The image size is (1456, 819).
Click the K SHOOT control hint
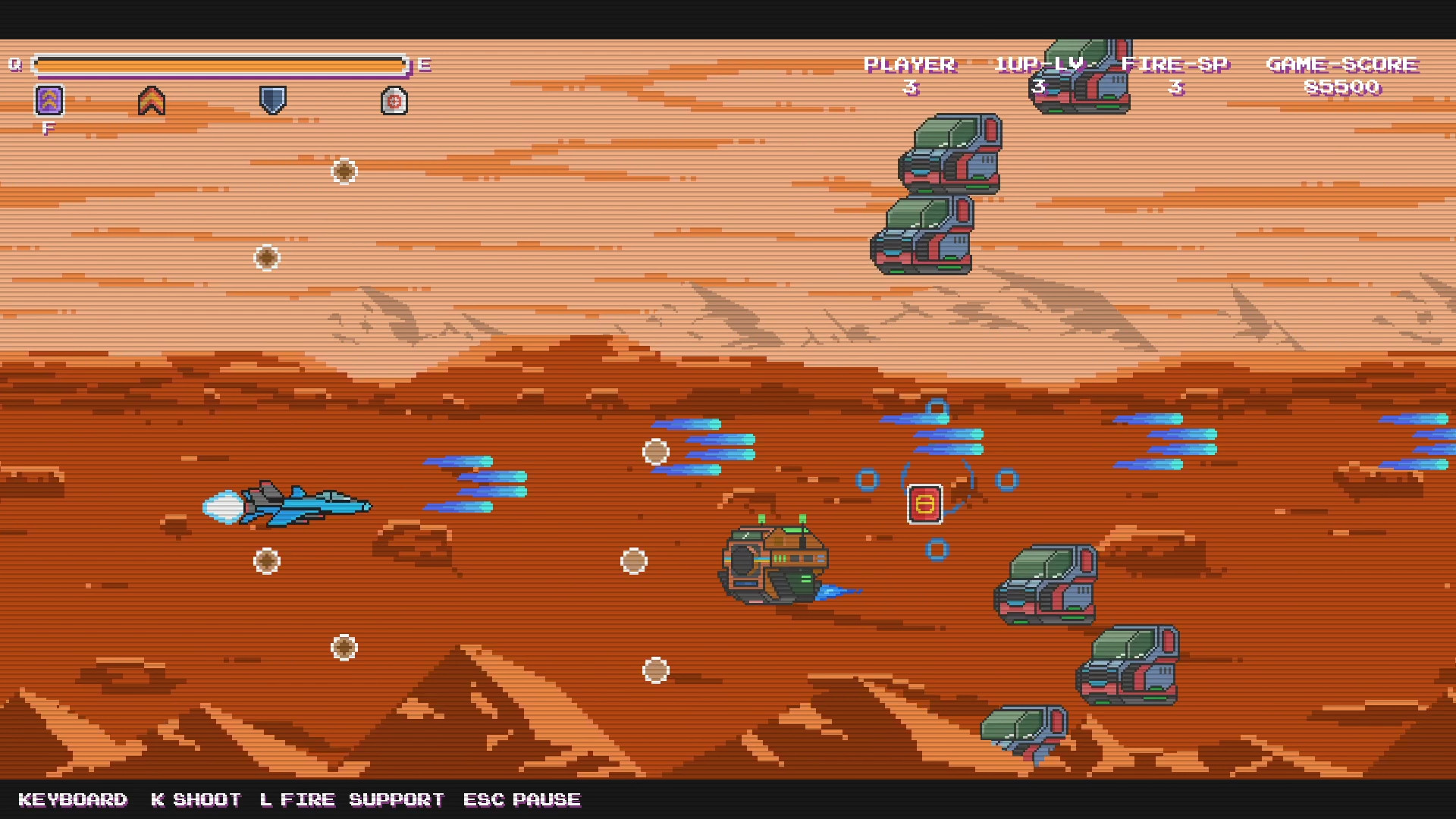(196, 799)
